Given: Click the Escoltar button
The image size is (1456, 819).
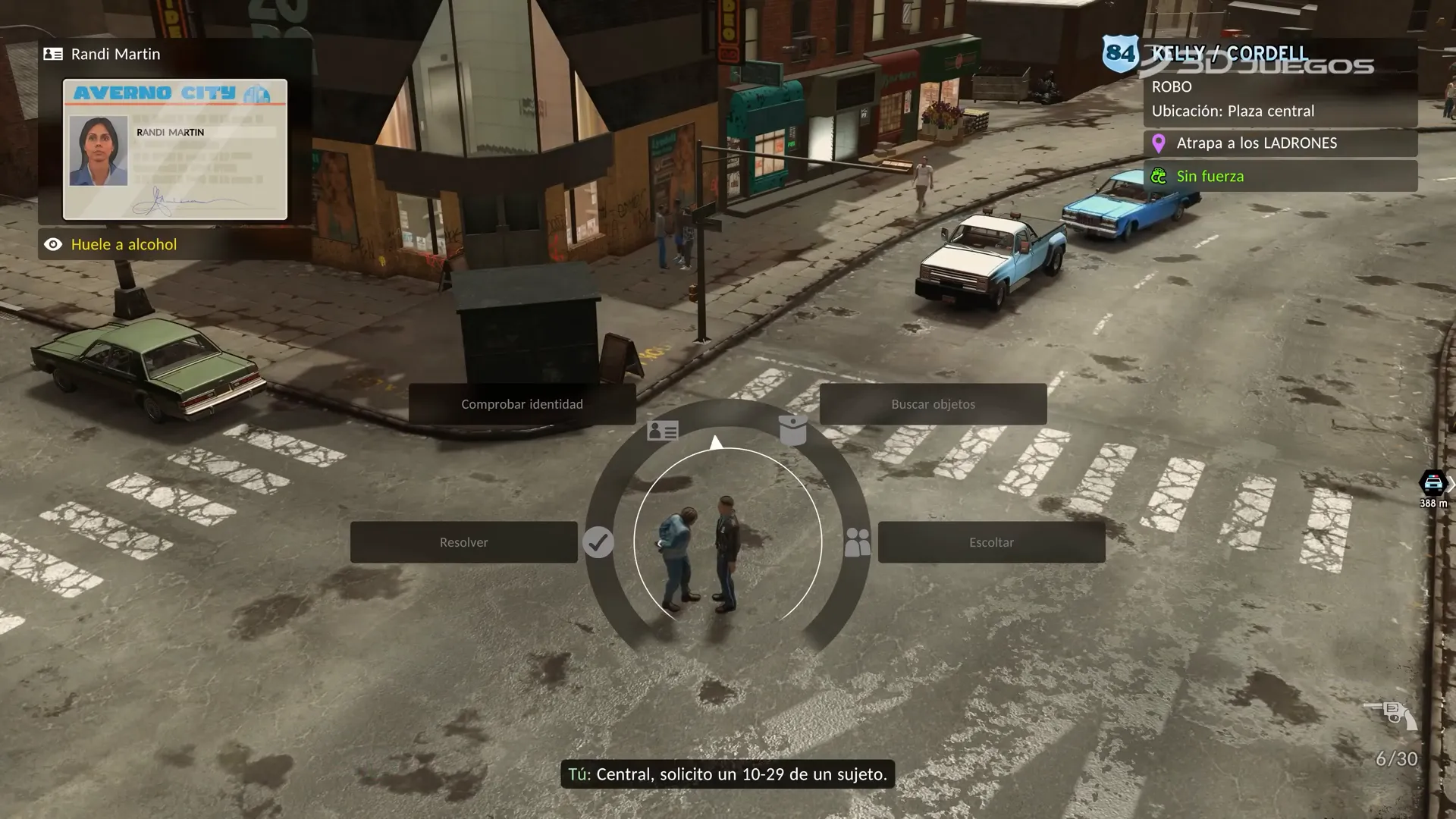Looking at the screenshot, I should [x=991, y=541].
